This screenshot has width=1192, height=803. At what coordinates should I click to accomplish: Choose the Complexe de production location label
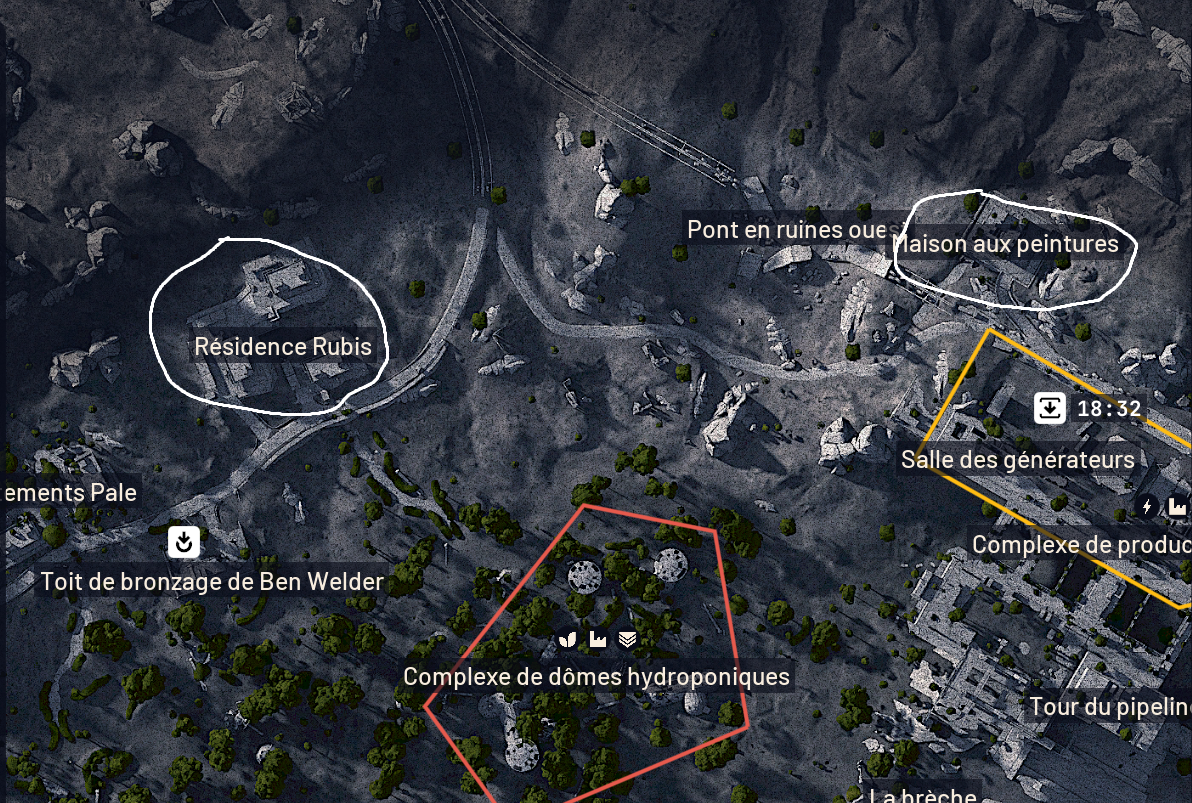(1081, 545)
